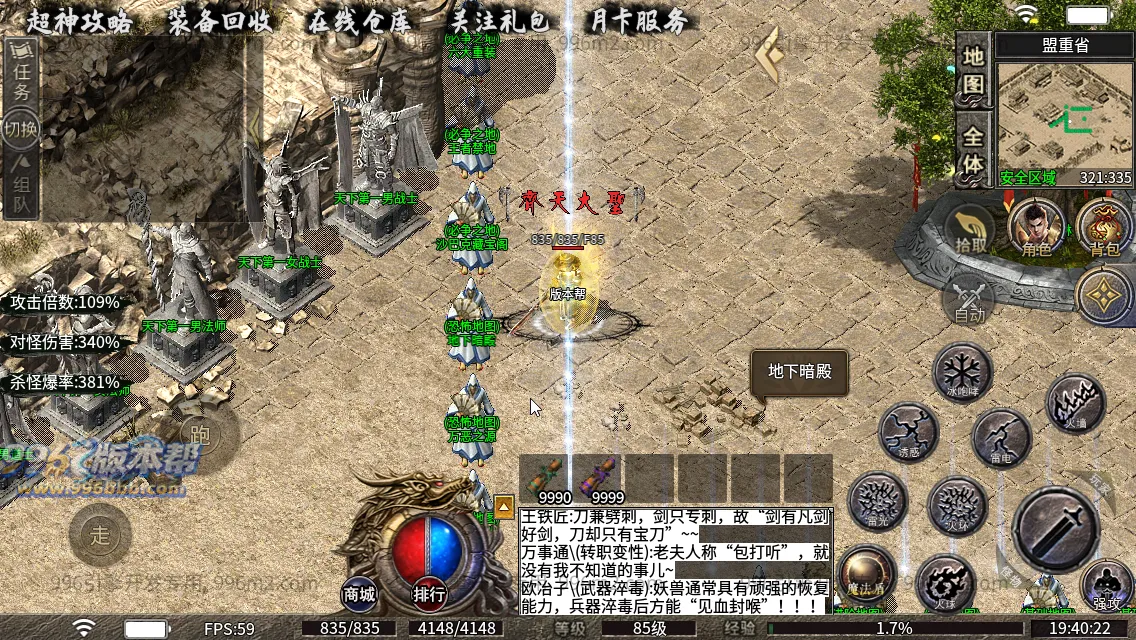Open the 地图 map button
Screen dimensions: 1136x640
(x=973, y=68)
